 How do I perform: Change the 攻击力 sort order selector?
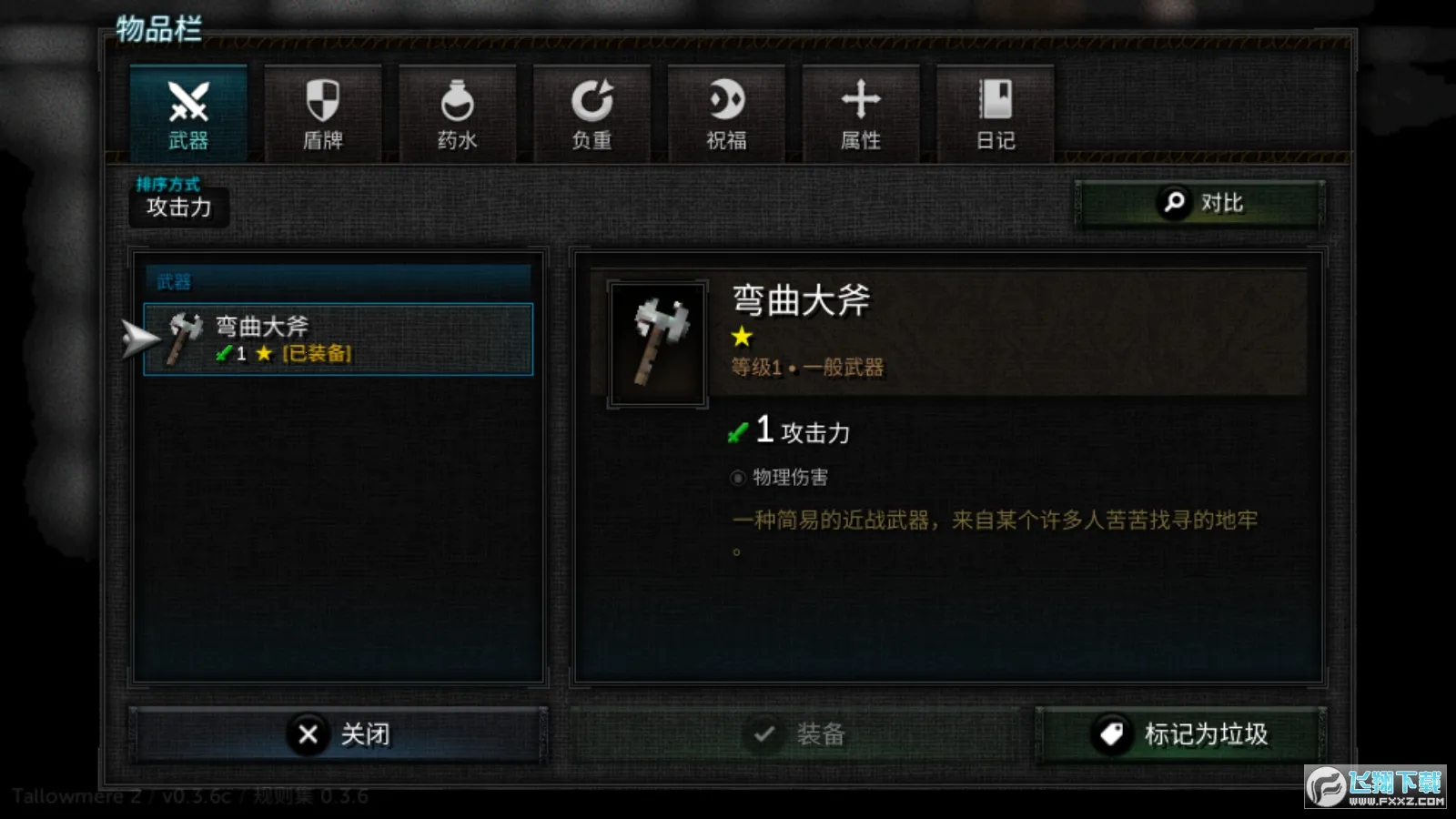pos(178,207)
